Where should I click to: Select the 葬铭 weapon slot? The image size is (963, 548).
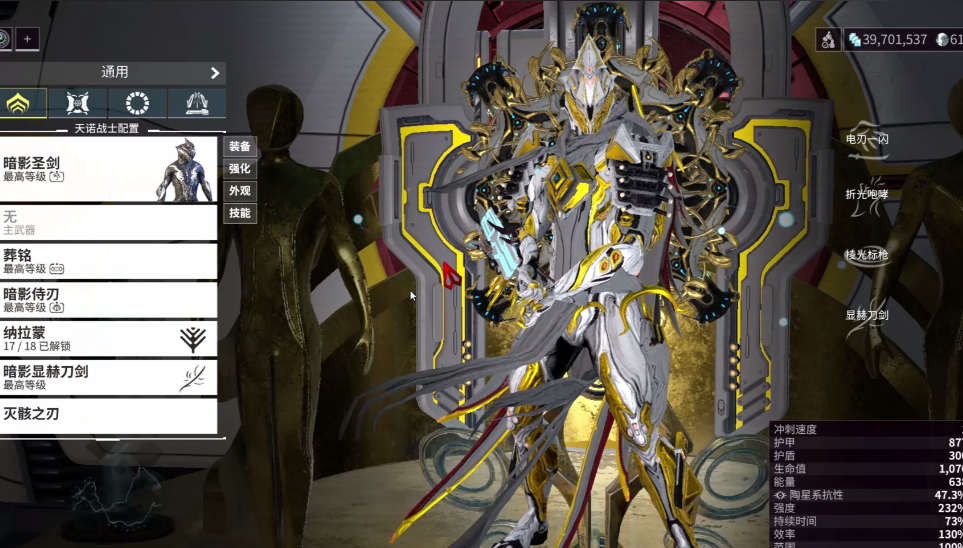pos(108,261)
